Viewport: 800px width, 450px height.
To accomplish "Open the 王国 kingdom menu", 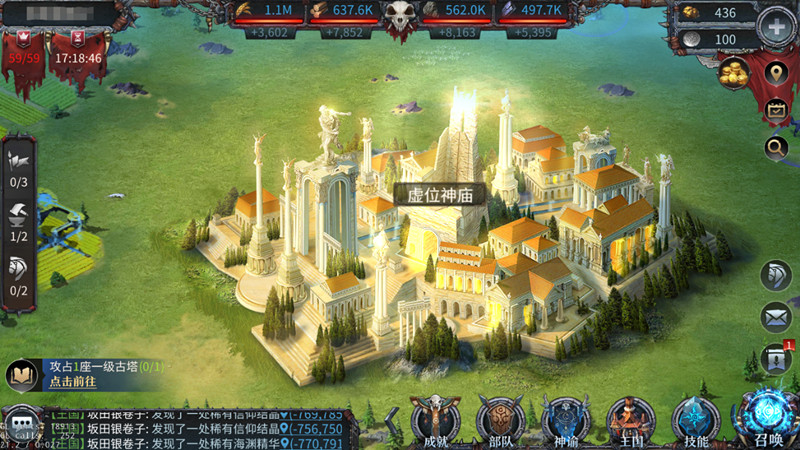I will pos(631,418).
